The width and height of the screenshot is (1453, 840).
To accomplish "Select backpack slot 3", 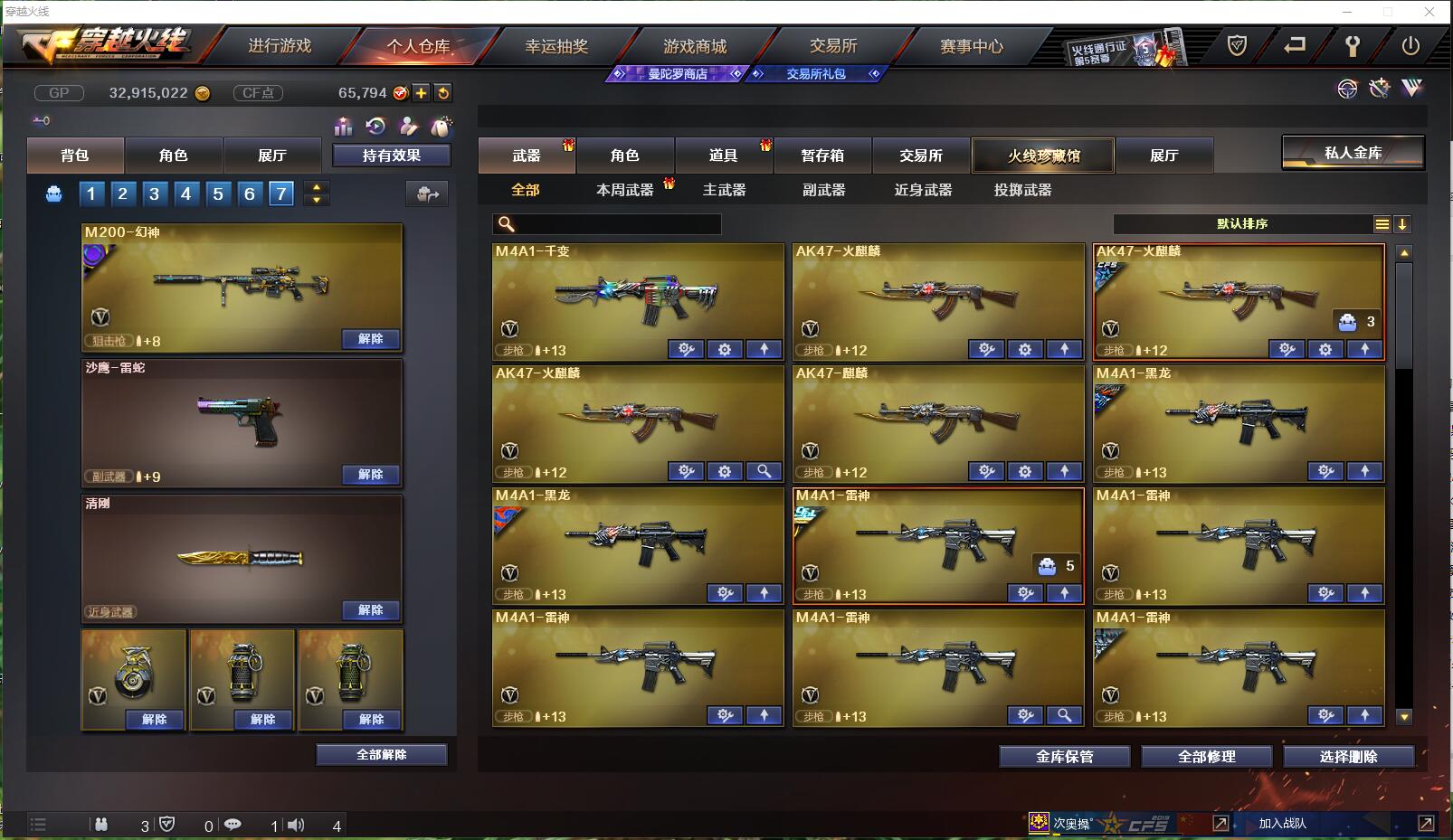I will tap(154, 193).
